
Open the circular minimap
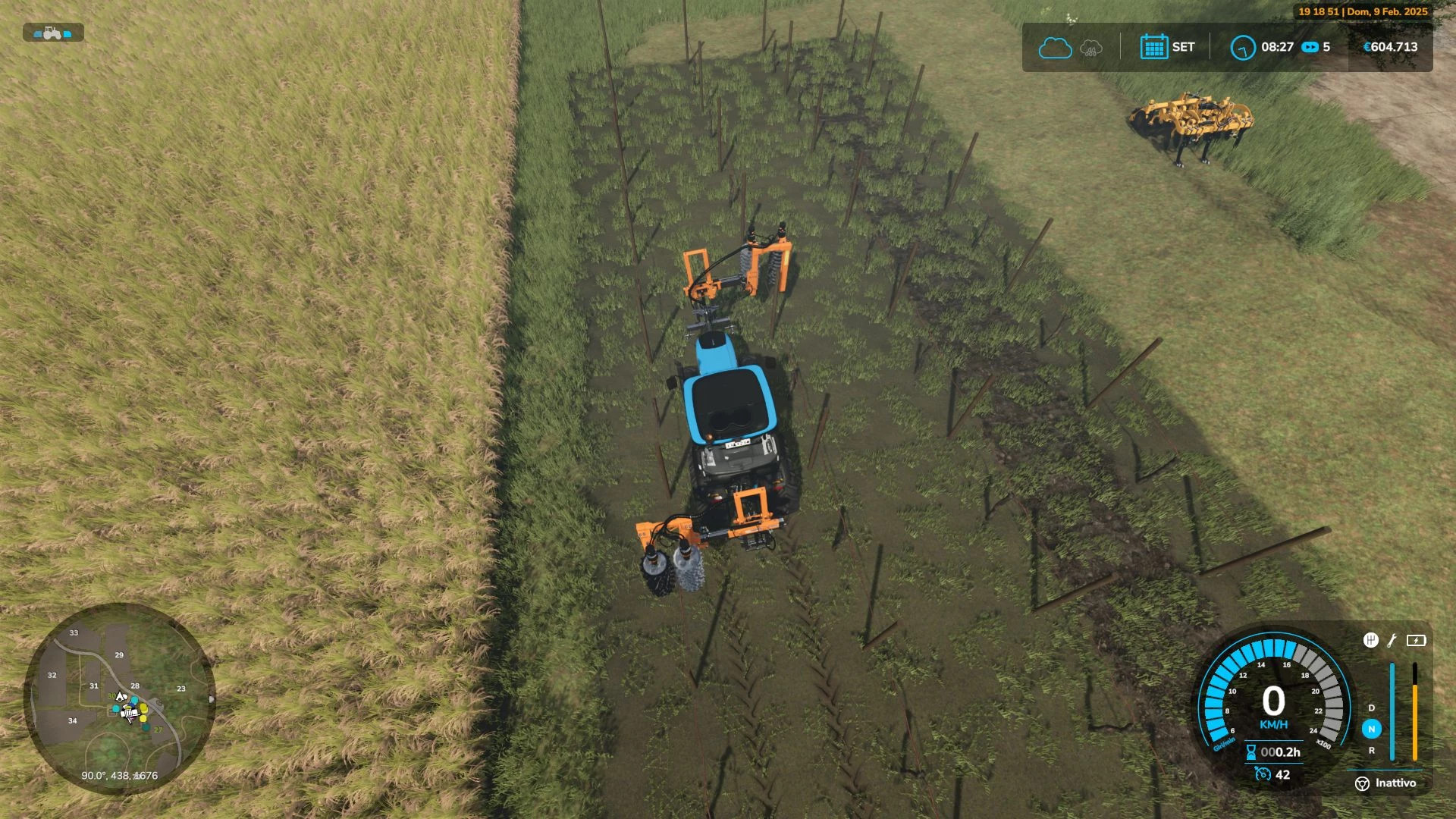pos(119,698)
